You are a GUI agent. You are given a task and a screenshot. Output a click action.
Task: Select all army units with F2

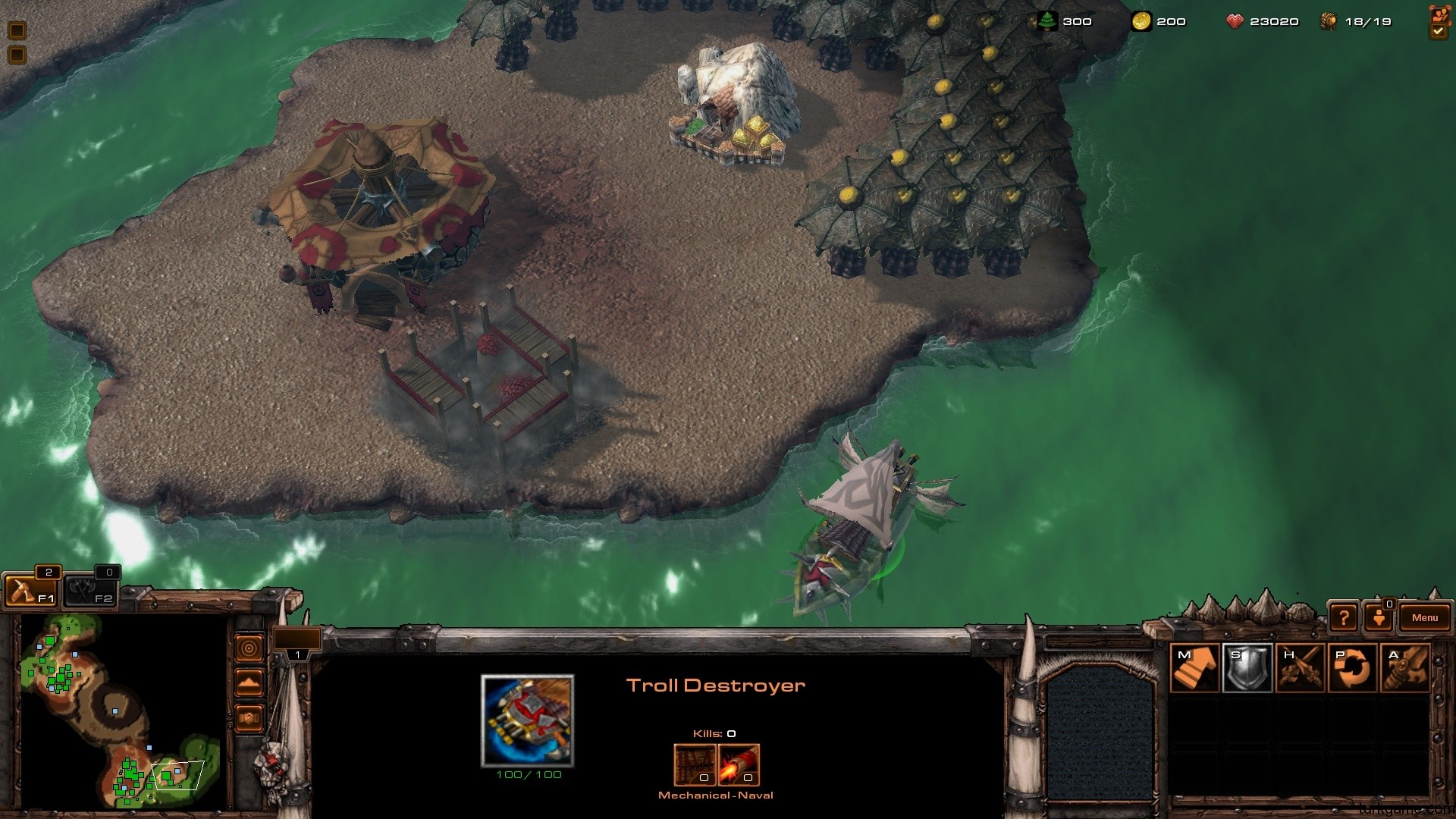pos(89,590)
